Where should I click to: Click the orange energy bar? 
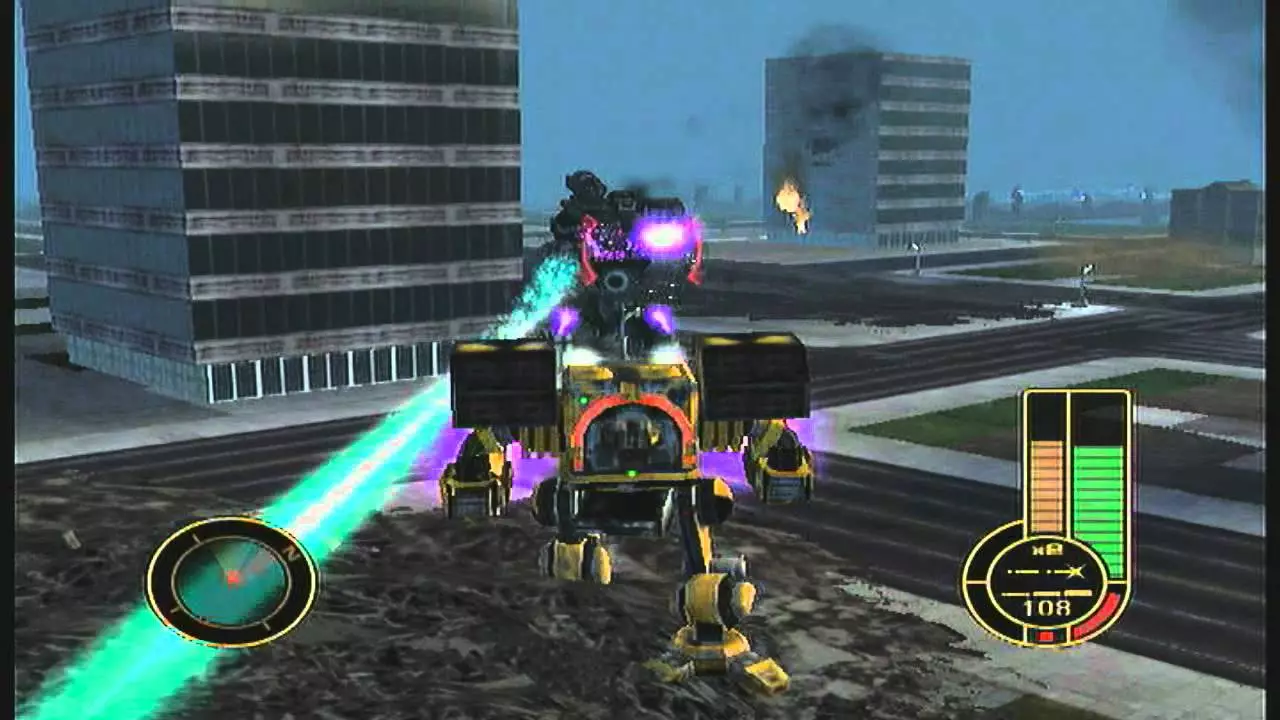click(1046, 489)
